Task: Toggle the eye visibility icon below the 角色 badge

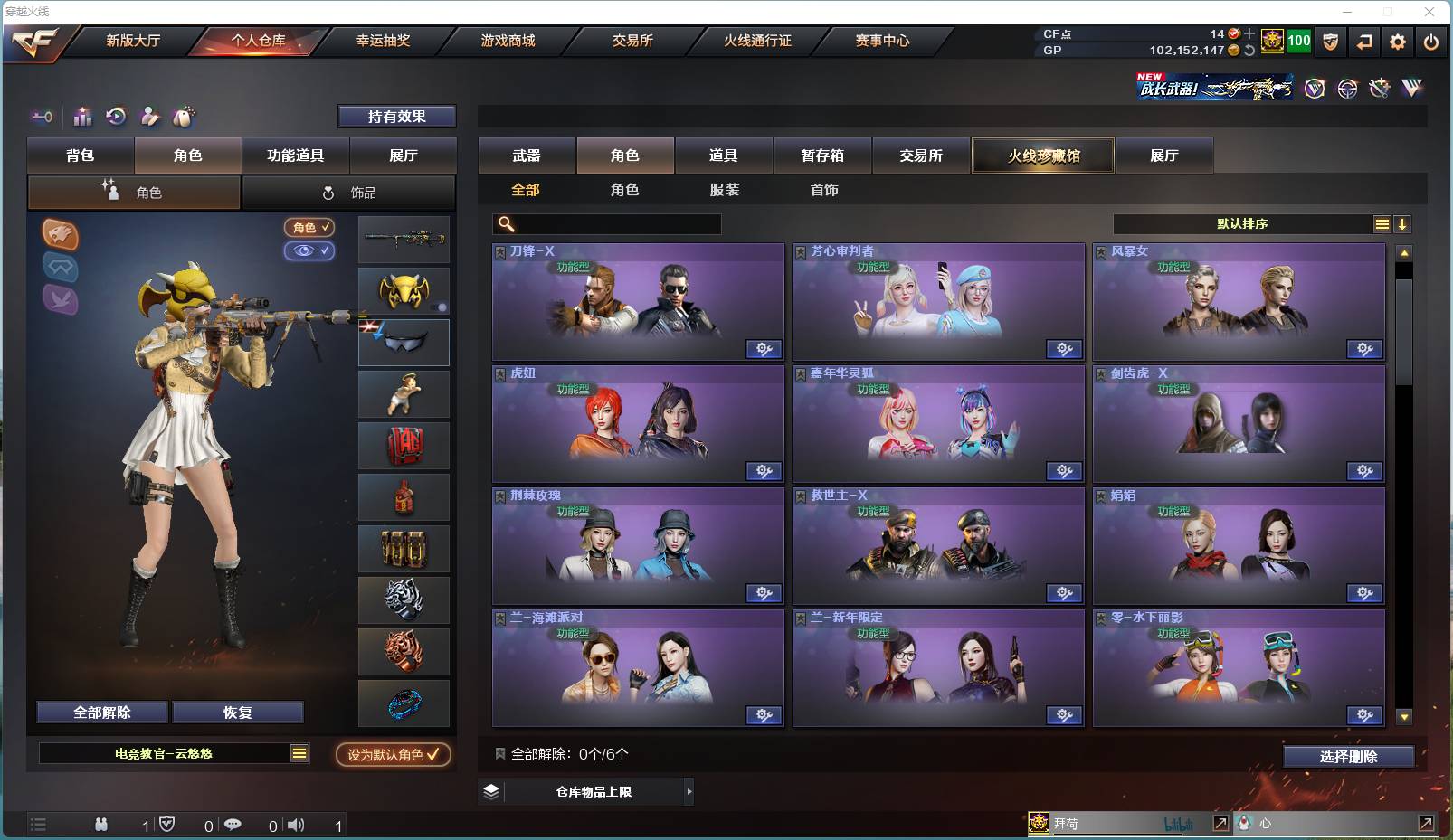Action: pyautogui.click(x=309, y=251)
